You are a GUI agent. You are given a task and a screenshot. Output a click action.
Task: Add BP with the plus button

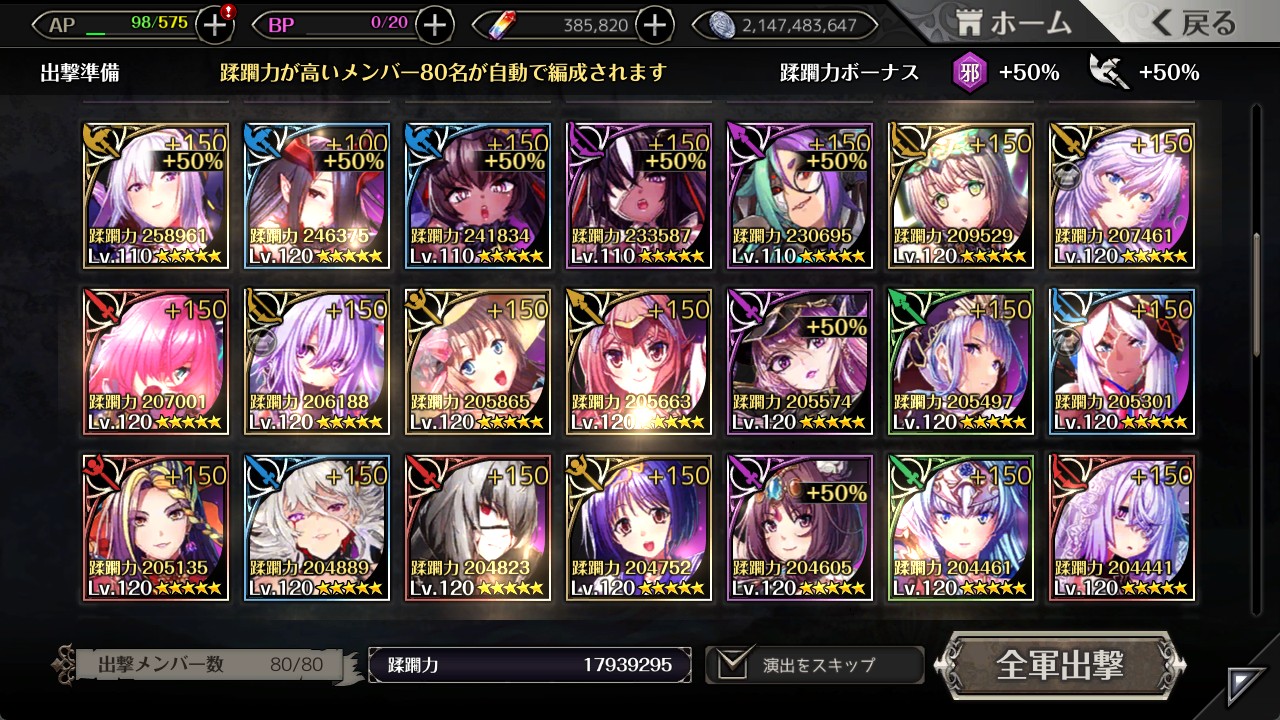pyautogui.click(x=434, y=25)
